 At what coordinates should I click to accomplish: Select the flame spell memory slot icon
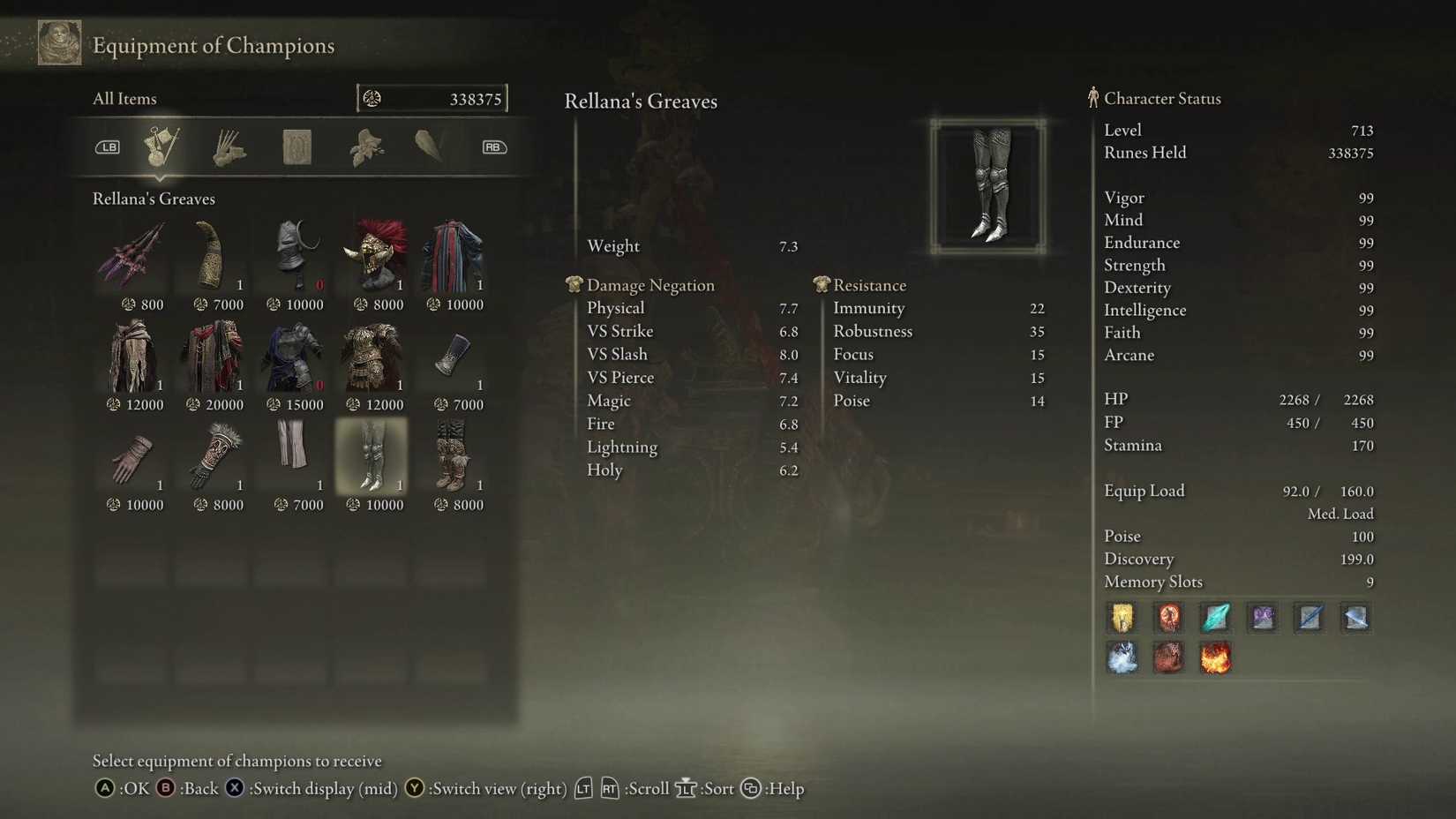1215,657
